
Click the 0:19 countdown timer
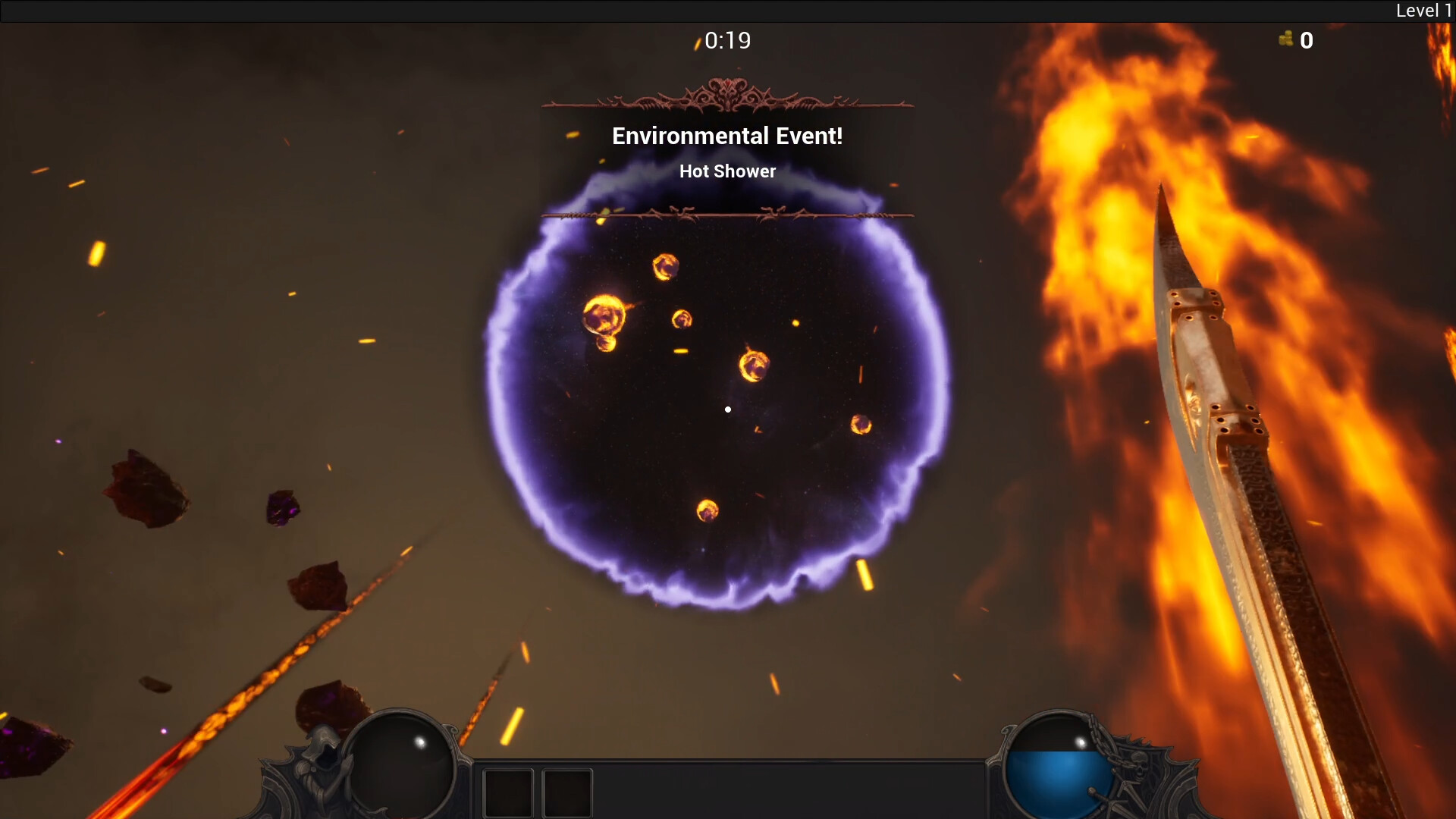pos(726,40)
